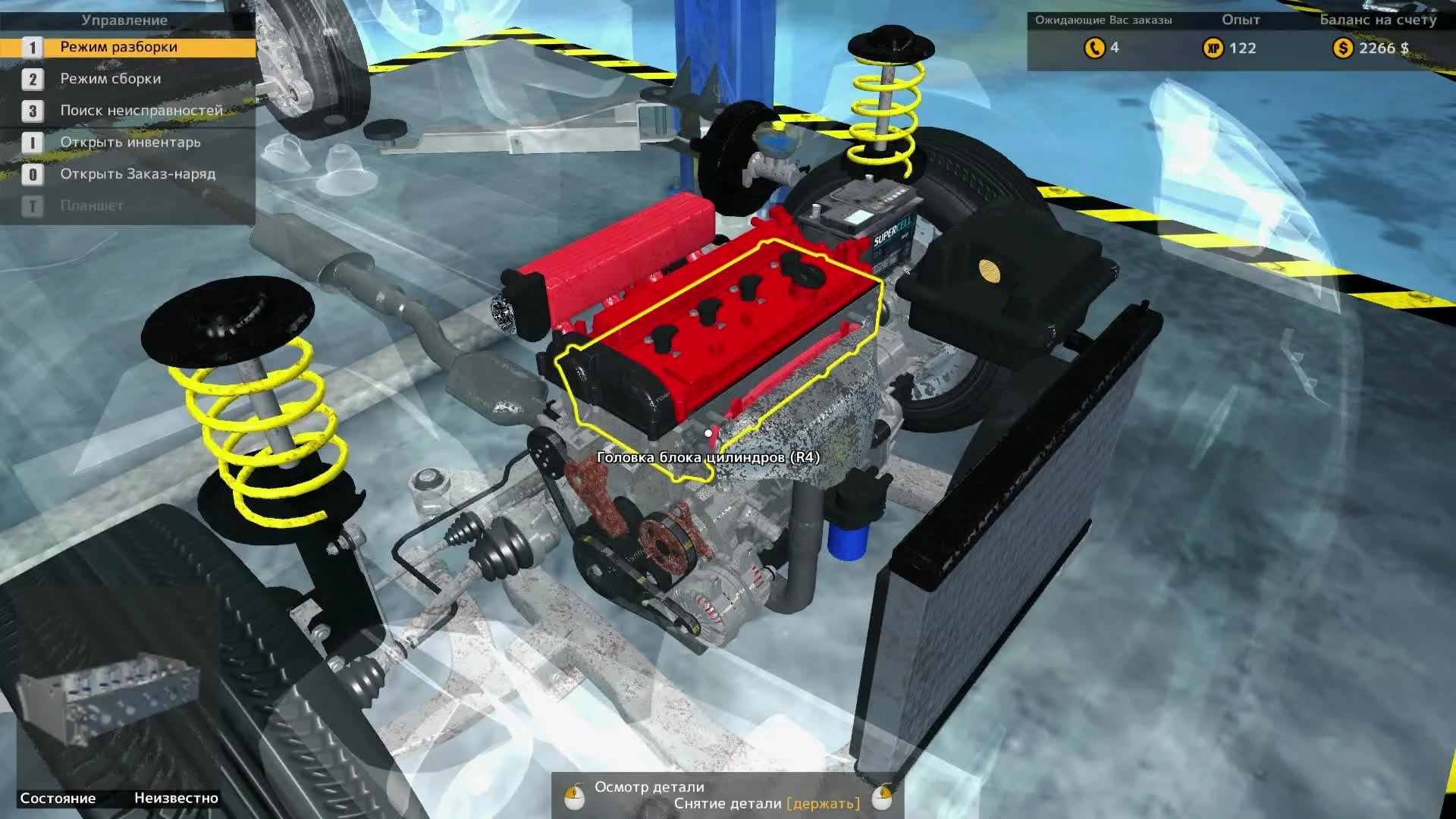This screenshot has height=819, width=1456.
Task: Click the '3' hotkey icon beside Поиск неисправностей
Action: 31,110
